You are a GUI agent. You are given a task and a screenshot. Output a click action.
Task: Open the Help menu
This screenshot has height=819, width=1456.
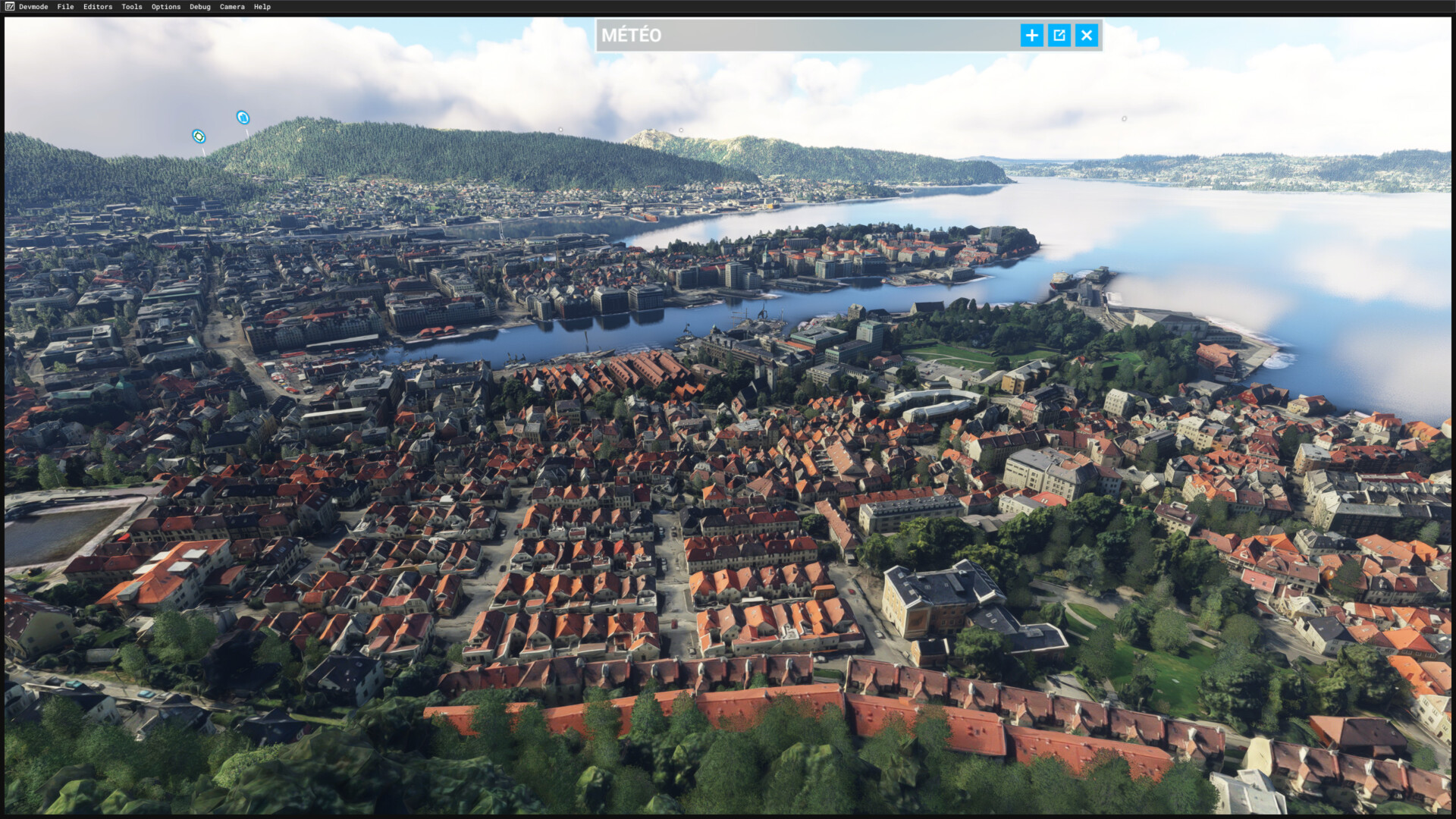pos(262,7)
